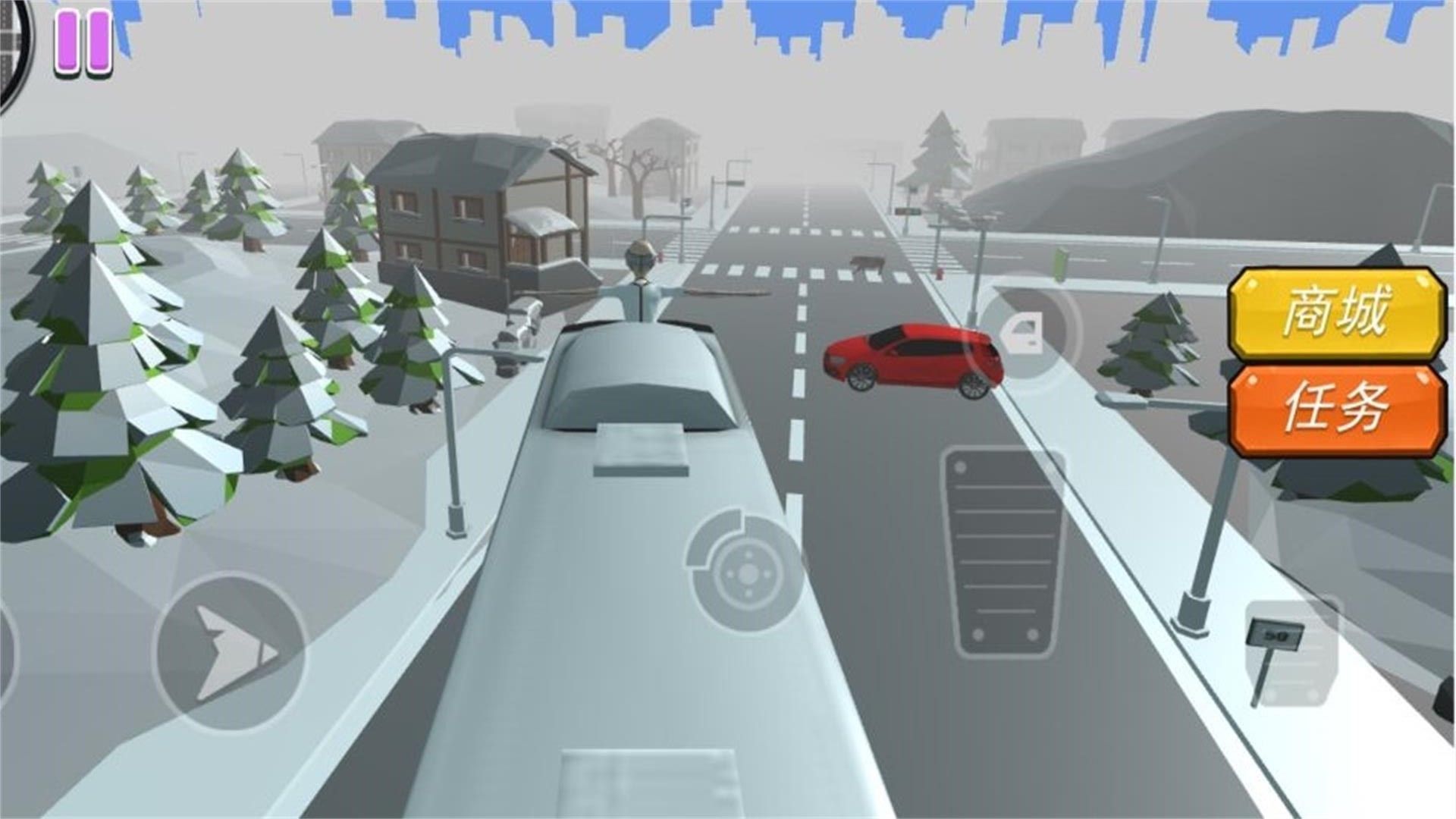
Task: Open the 商城 shop menu
Action: 1336,312
